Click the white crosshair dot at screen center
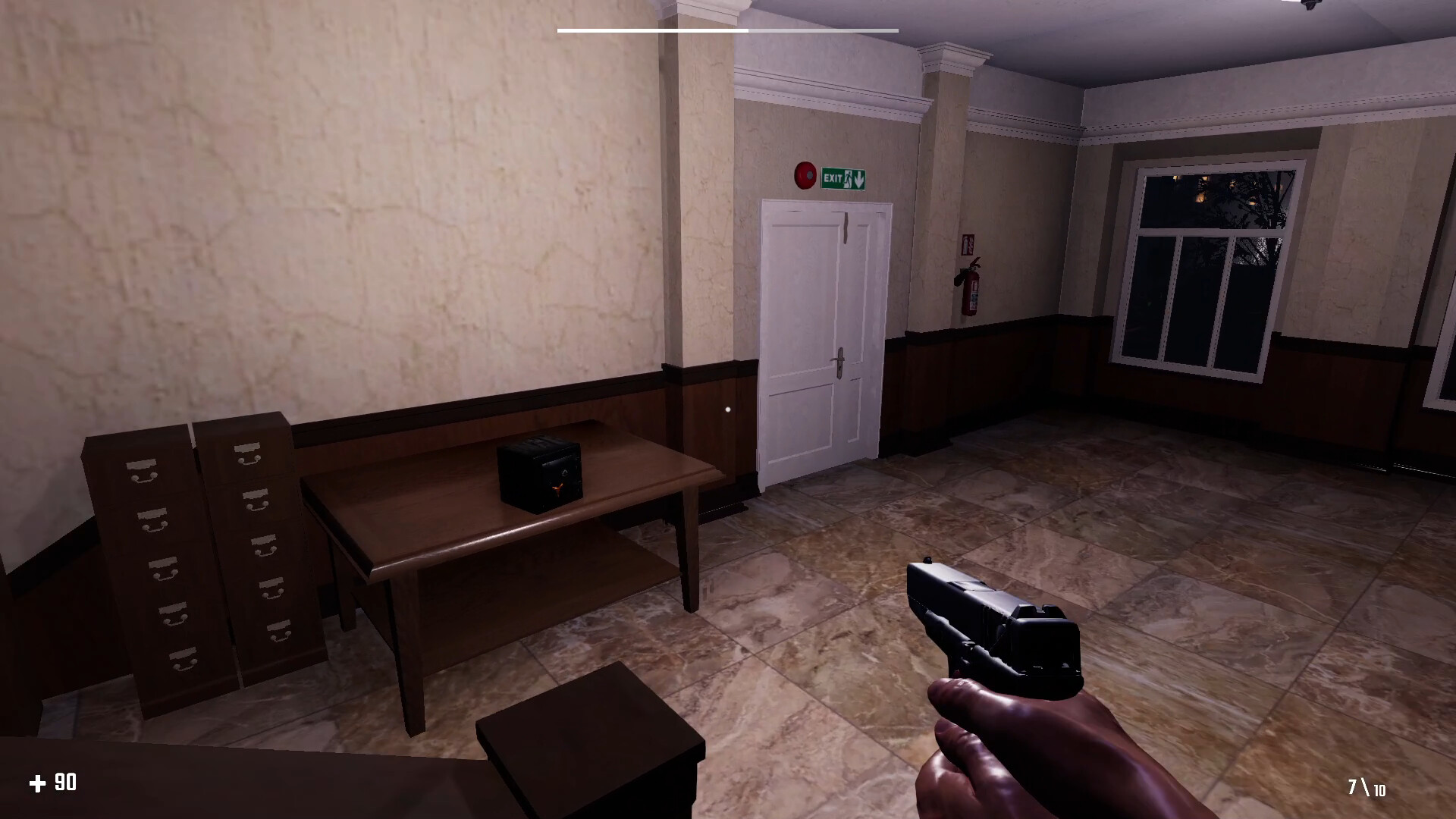 tap(729, 409)
